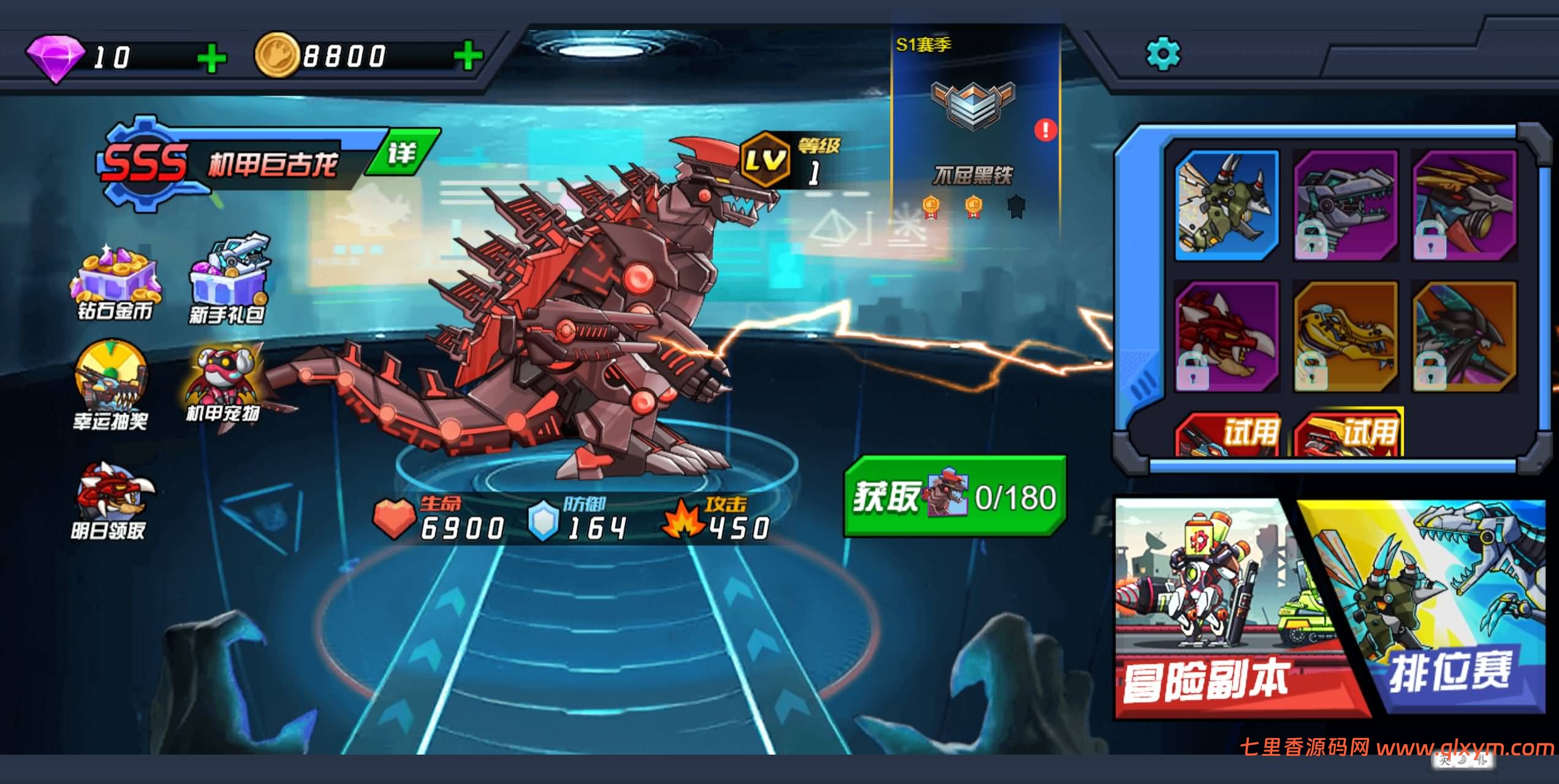Add more purple diamonds with the plus button
Viewport: 1559px width, 784px height.
point(212,59)
